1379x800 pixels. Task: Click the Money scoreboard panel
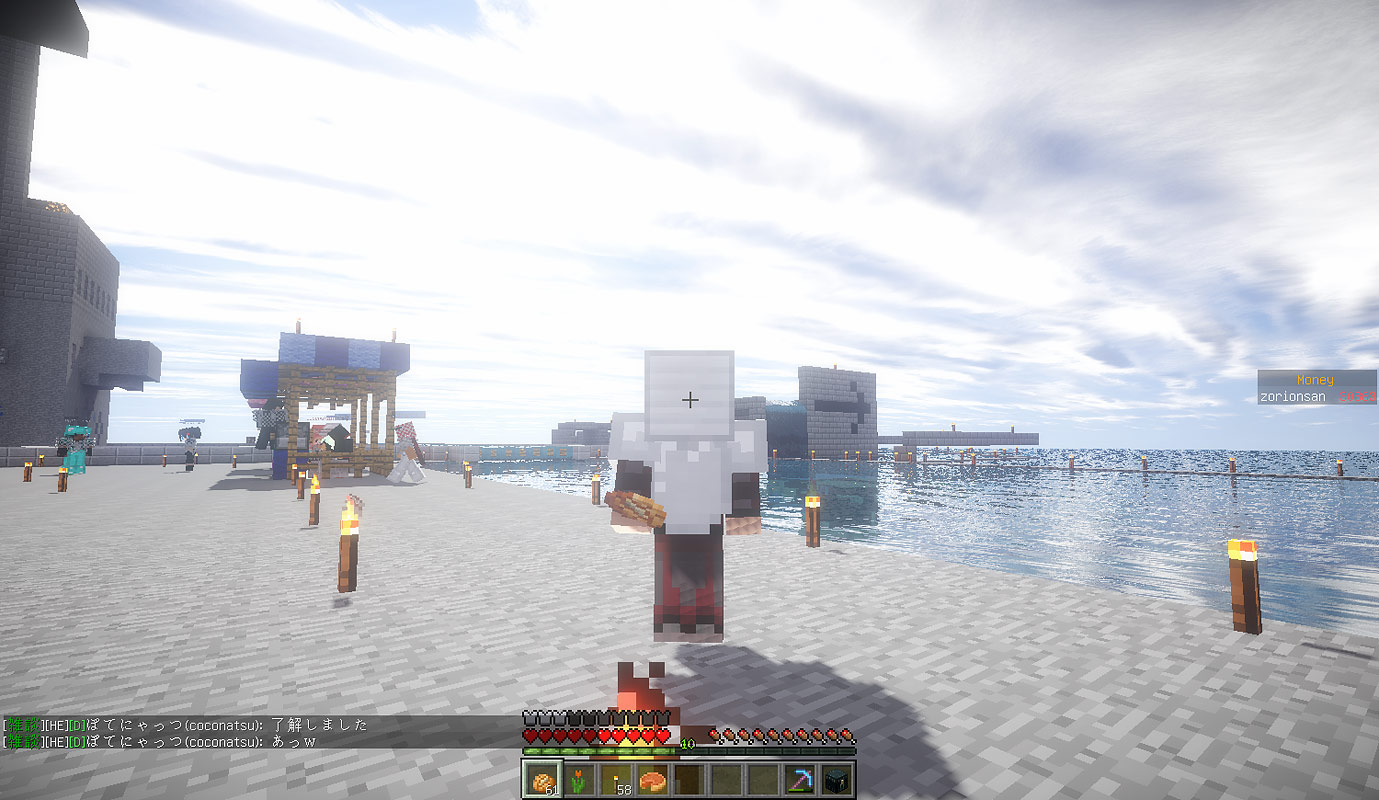(1316, 388)
